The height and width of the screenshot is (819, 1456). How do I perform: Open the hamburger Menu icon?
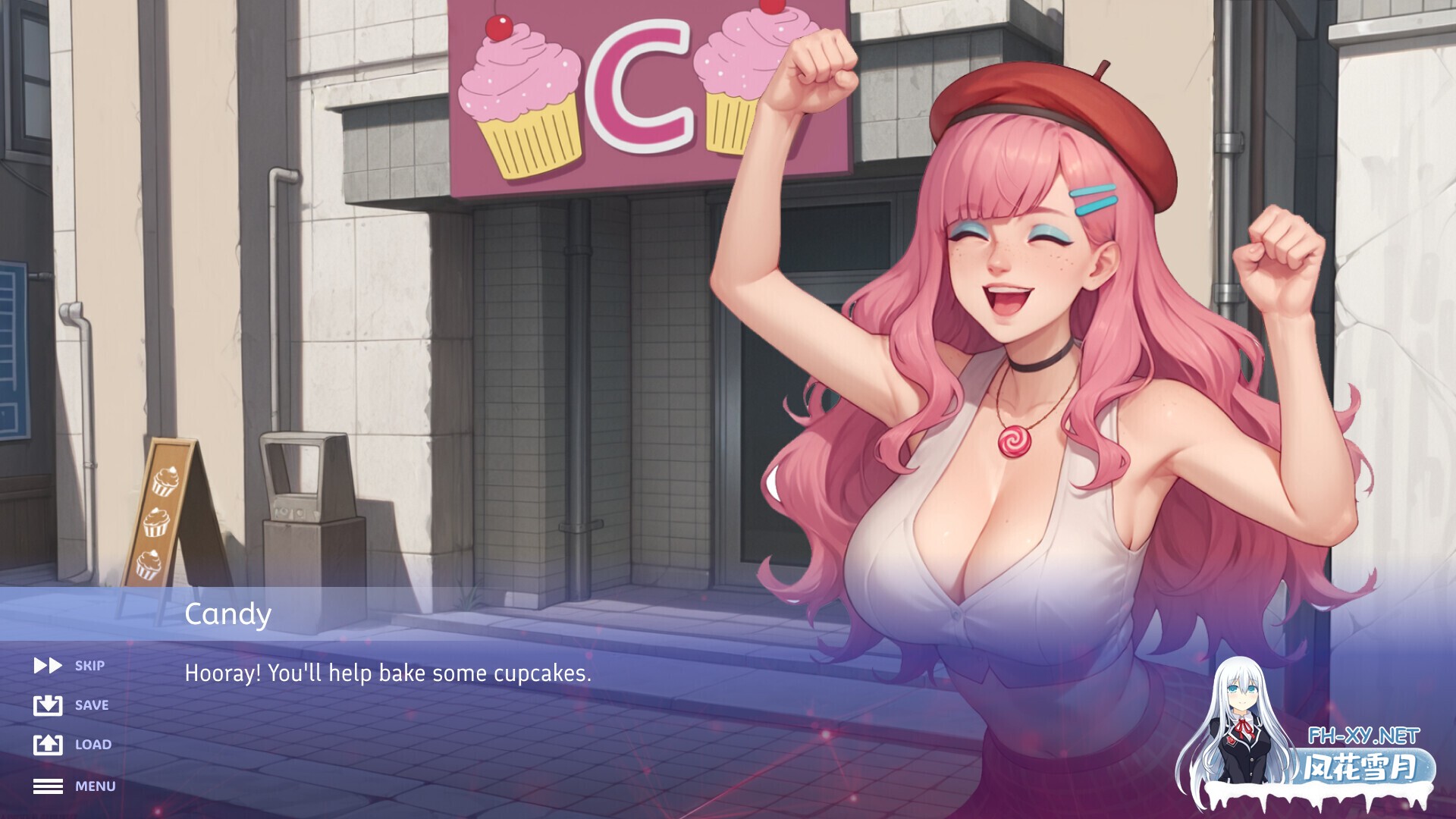coord(48,786)
